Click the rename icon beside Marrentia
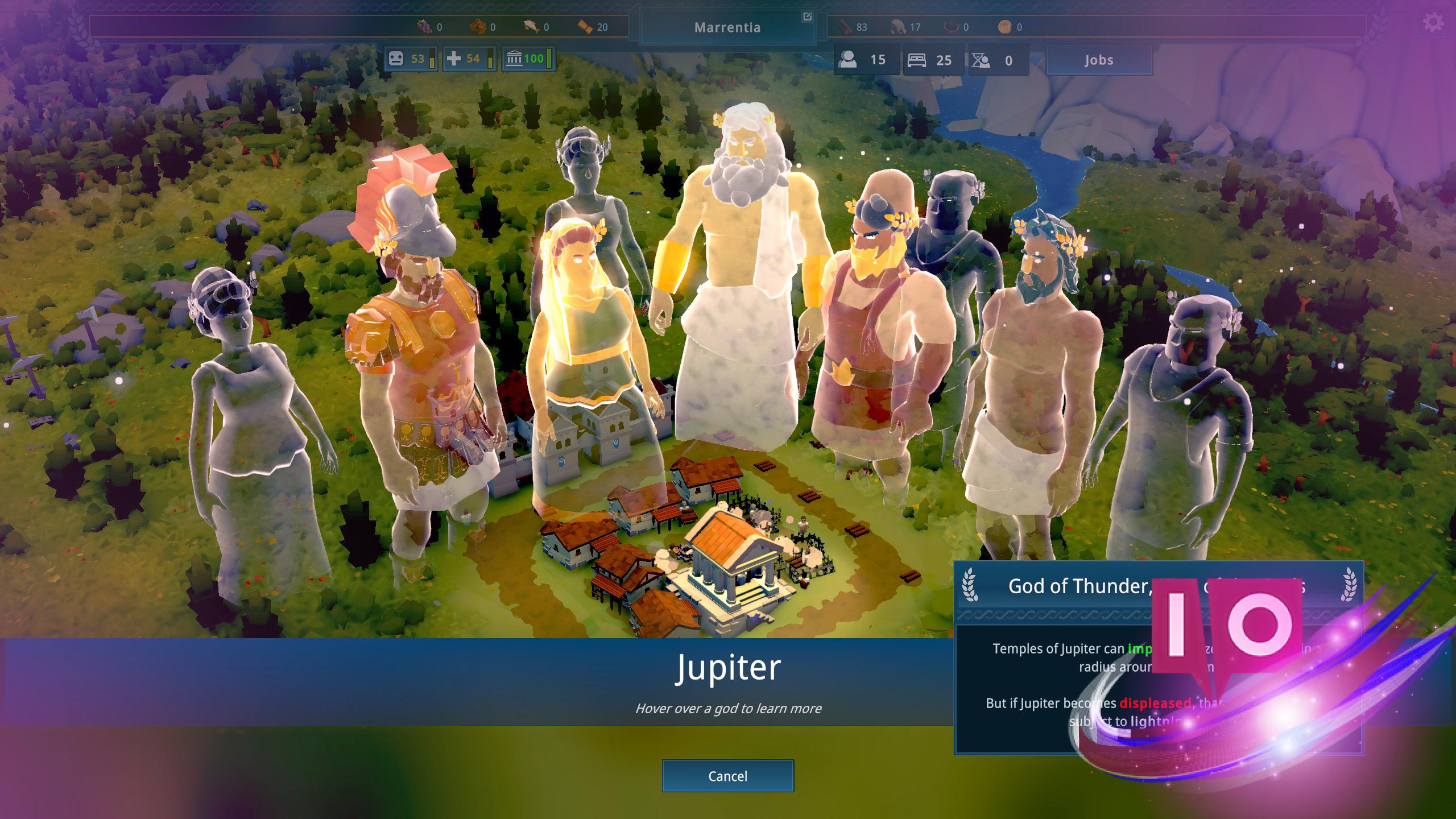The height and width of the screenshot is (819, 1456). coord(806,17)
